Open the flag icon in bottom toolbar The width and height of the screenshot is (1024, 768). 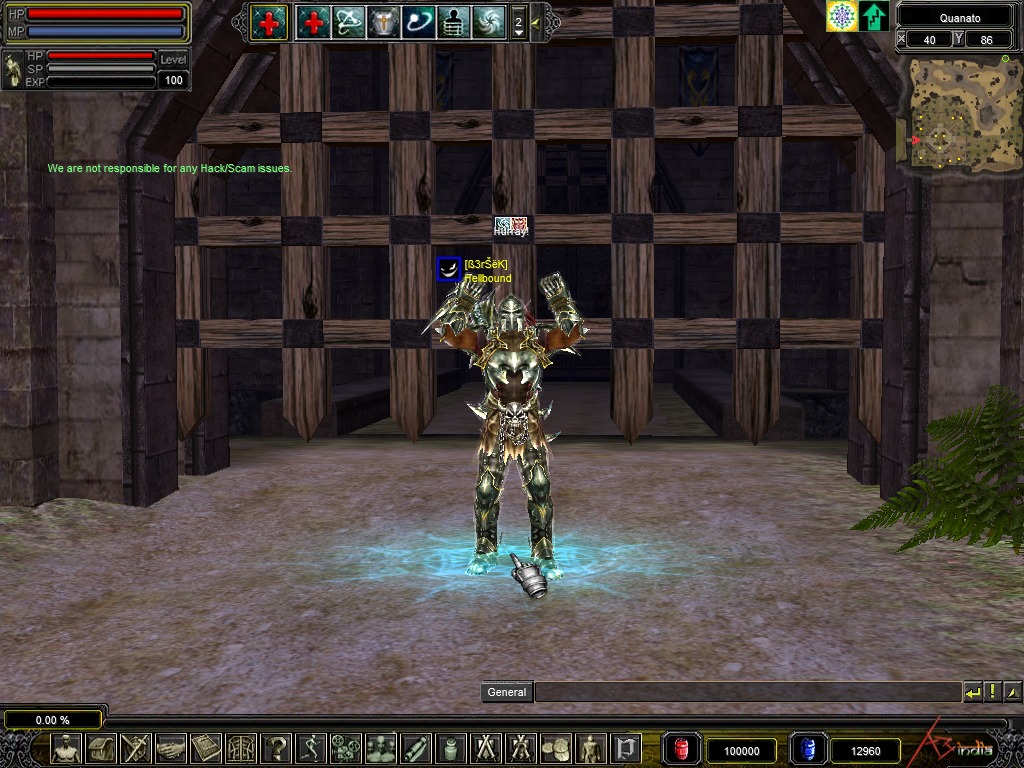point(626,748)
